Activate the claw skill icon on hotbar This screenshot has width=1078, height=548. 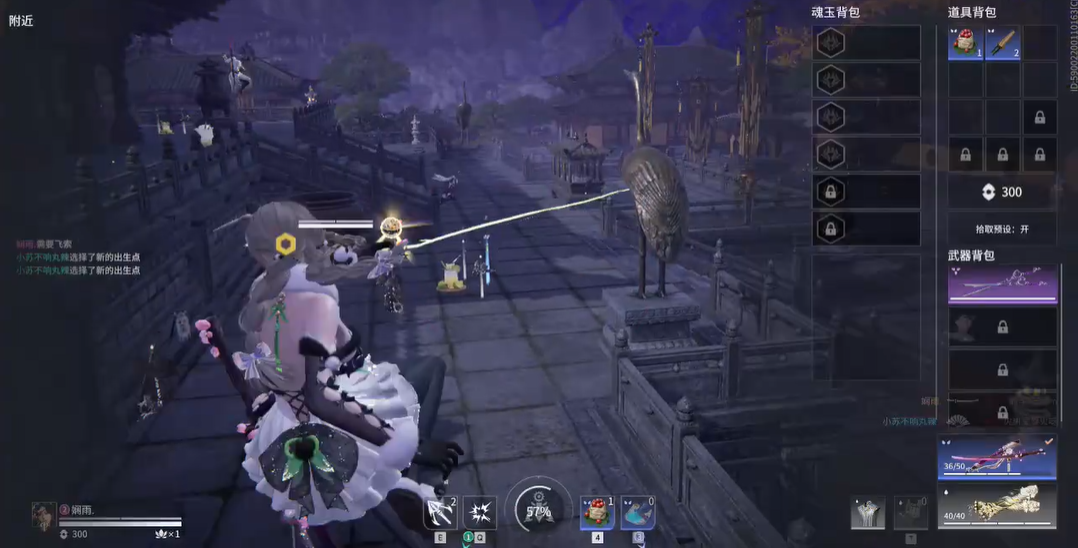click(x=440, y=513)
